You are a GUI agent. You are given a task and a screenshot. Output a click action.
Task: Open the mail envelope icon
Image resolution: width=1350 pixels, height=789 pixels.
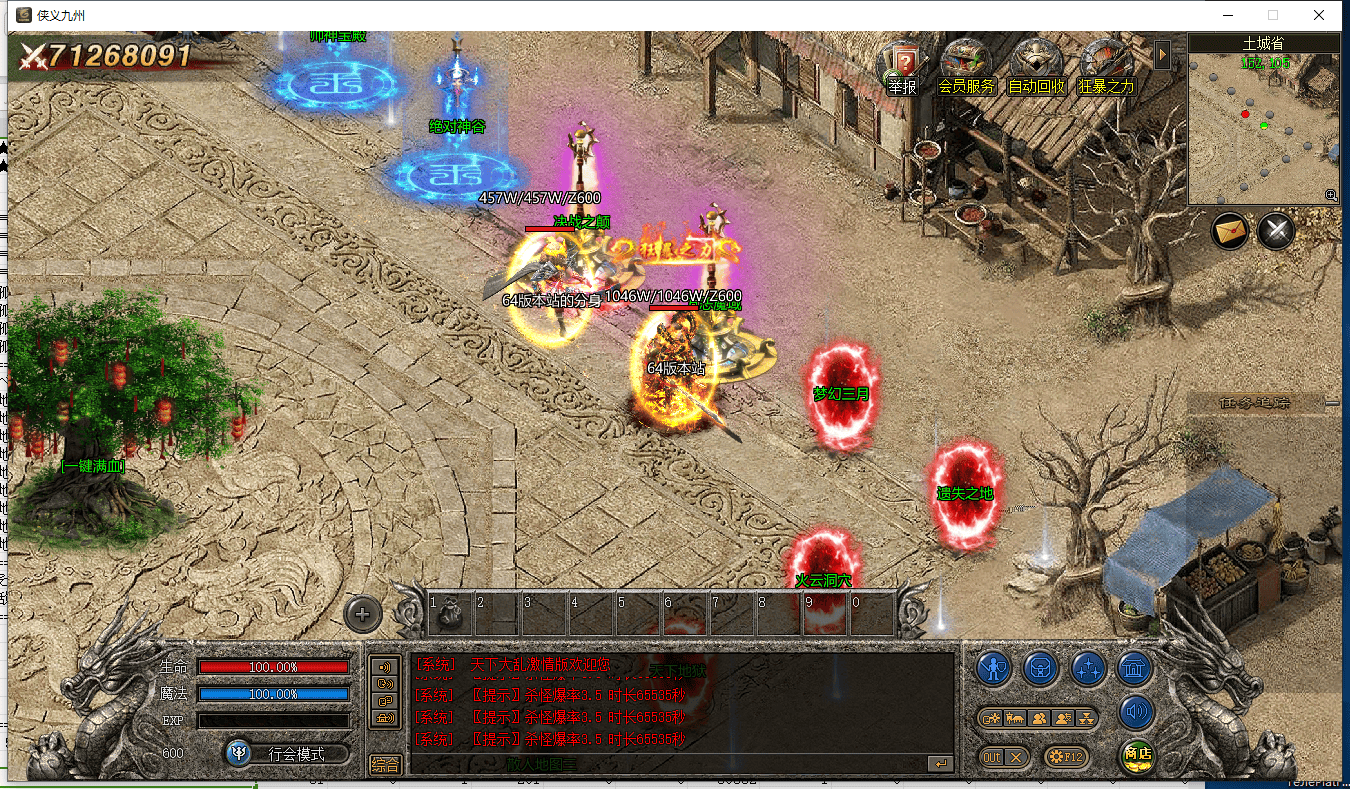[1231, 232]
